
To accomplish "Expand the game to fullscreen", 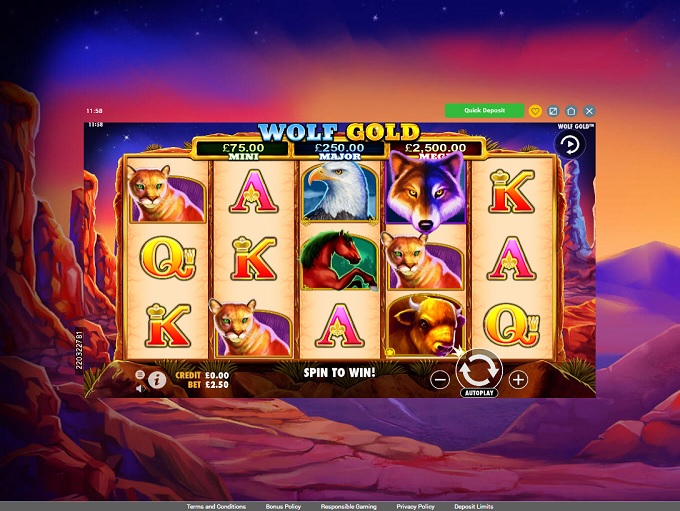I will (x=553, y=111).
